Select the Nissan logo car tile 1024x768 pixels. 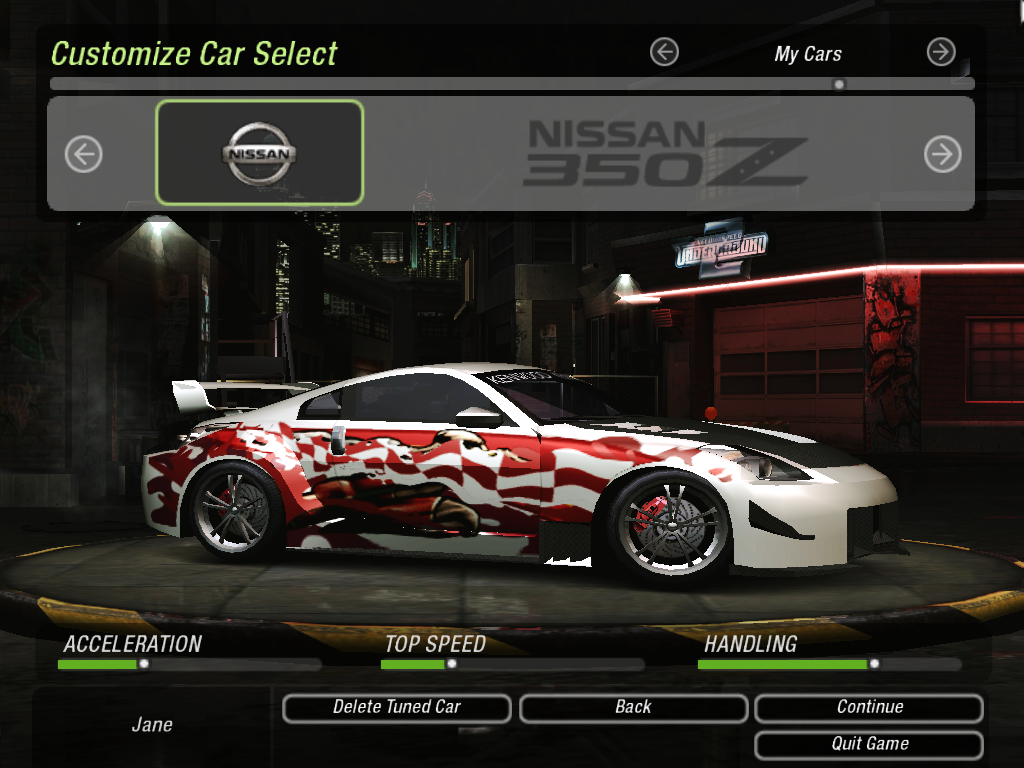(260, 153)
